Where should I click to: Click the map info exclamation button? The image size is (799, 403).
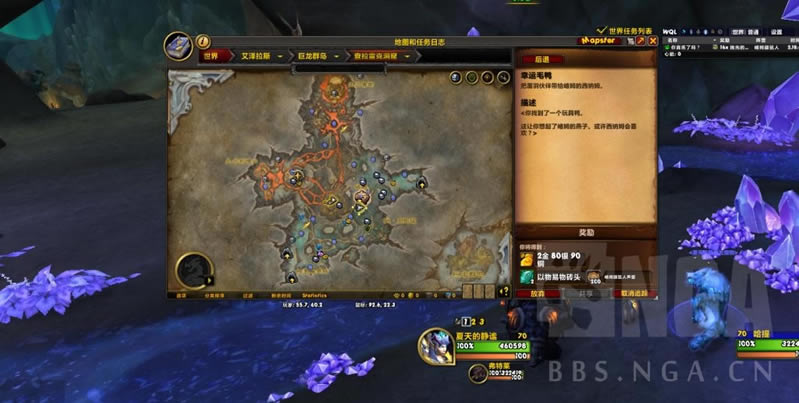203,42
